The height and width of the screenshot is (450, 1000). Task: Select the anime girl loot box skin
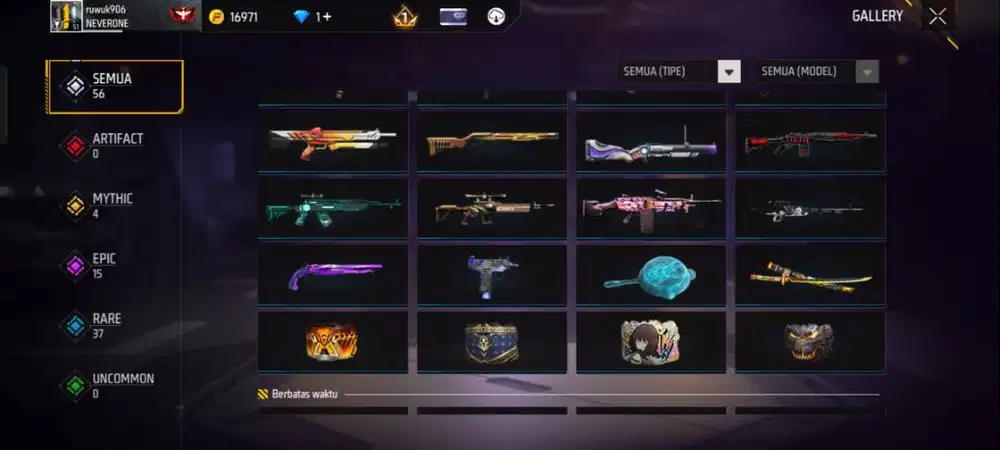point(651,341)
